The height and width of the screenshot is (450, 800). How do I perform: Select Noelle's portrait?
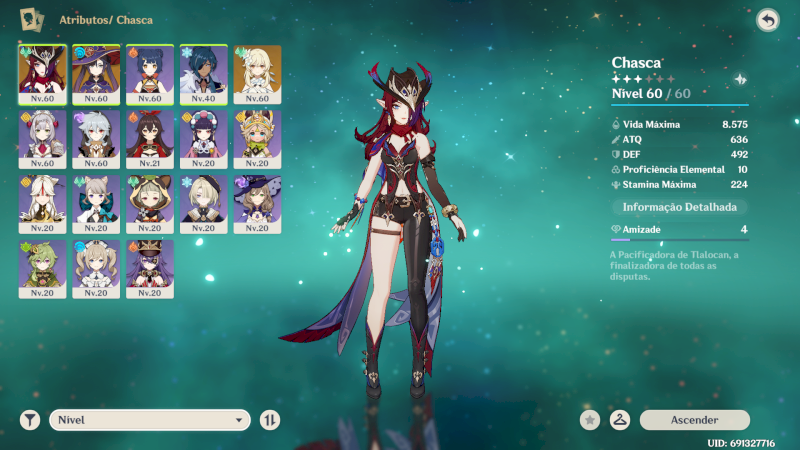coord(42,139)
